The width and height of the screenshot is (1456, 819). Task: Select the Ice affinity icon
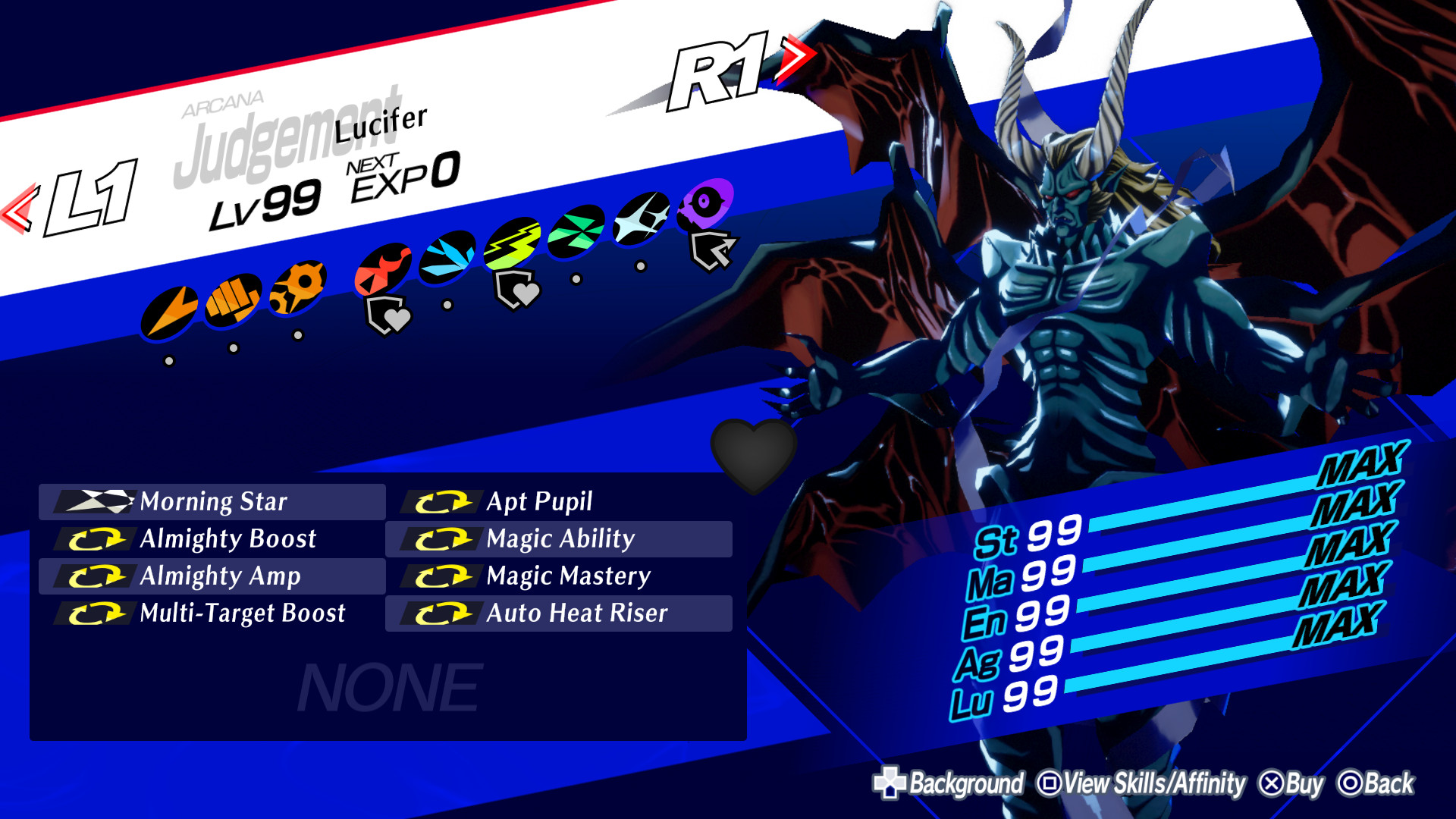click(x=449, y=258)
